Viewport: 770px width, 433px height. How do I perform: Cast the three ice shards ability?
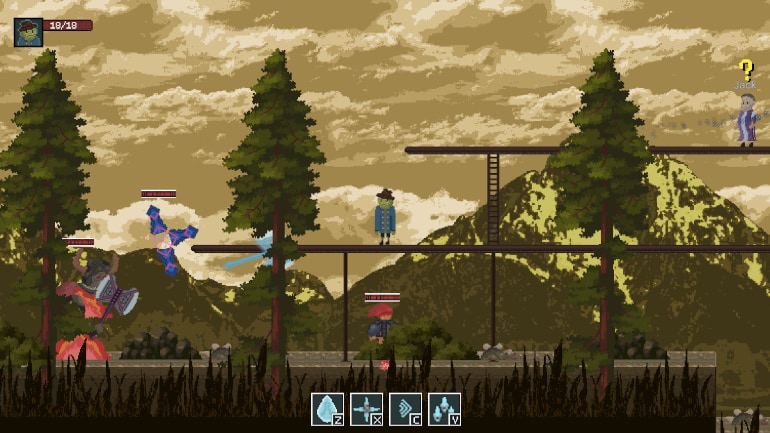[444, 409]
